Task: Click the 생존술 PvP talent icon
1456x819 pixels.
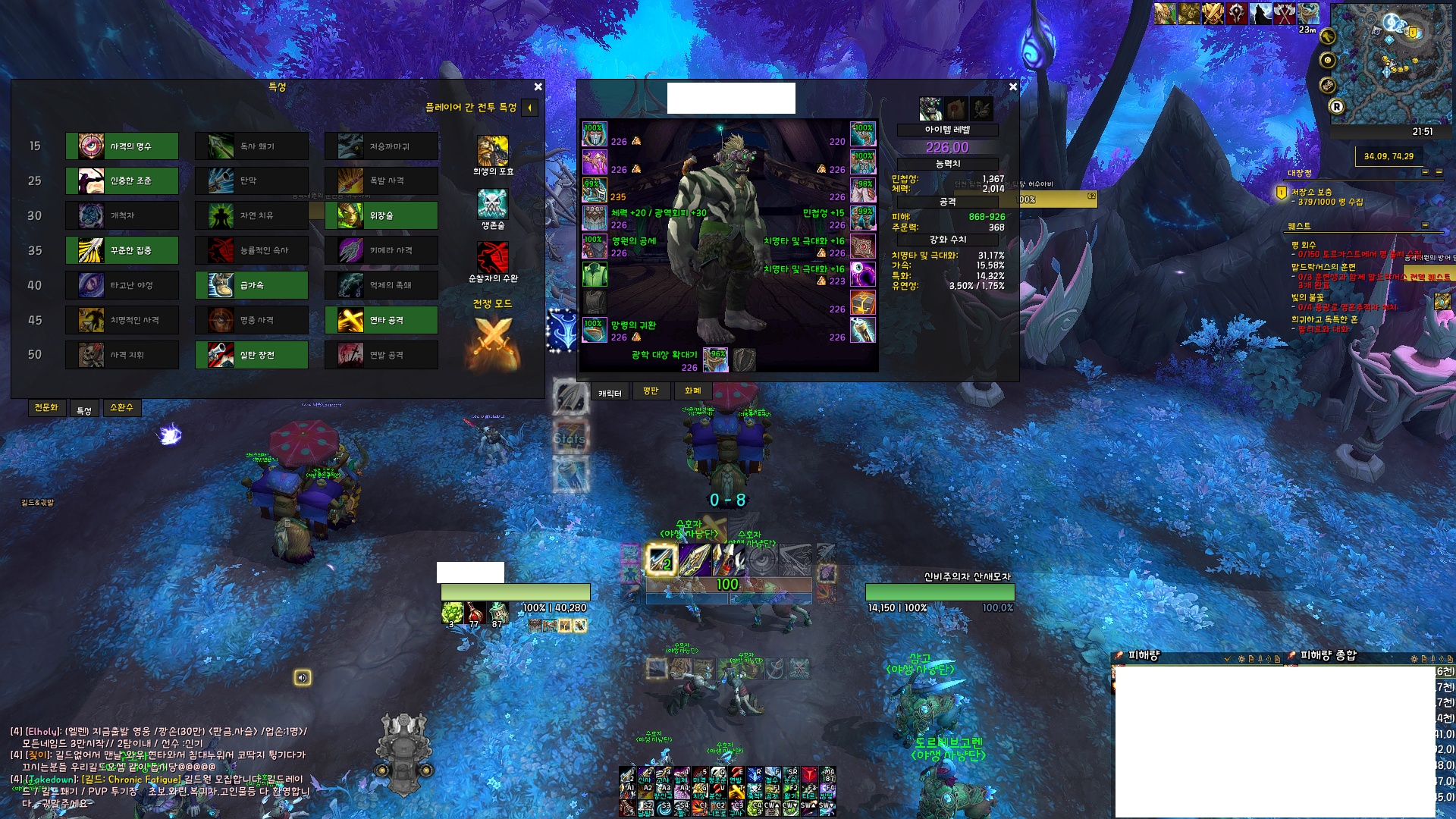Action: pos(493,204)
